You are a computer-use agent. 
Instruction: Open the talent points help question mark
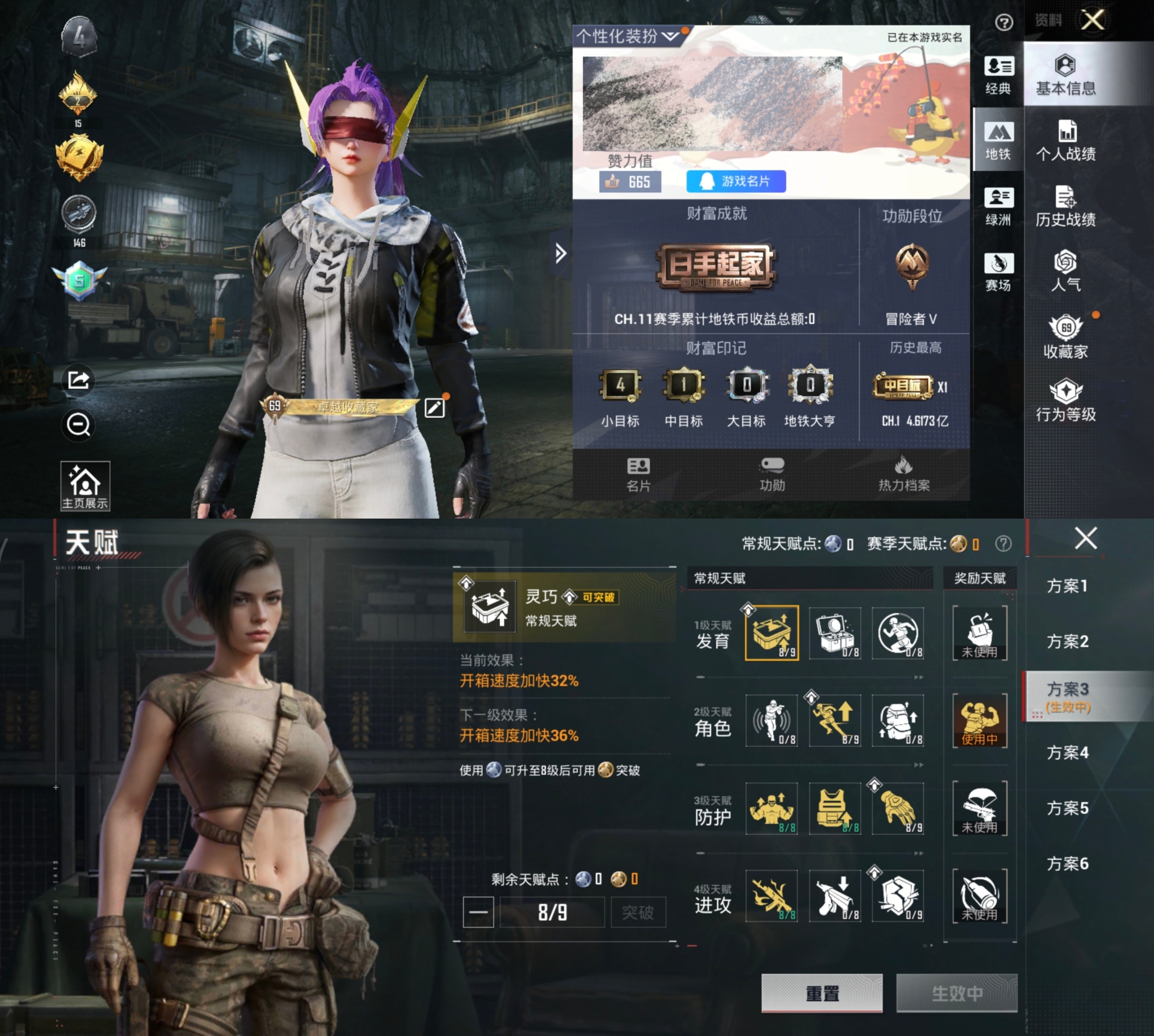(1003, 544)
